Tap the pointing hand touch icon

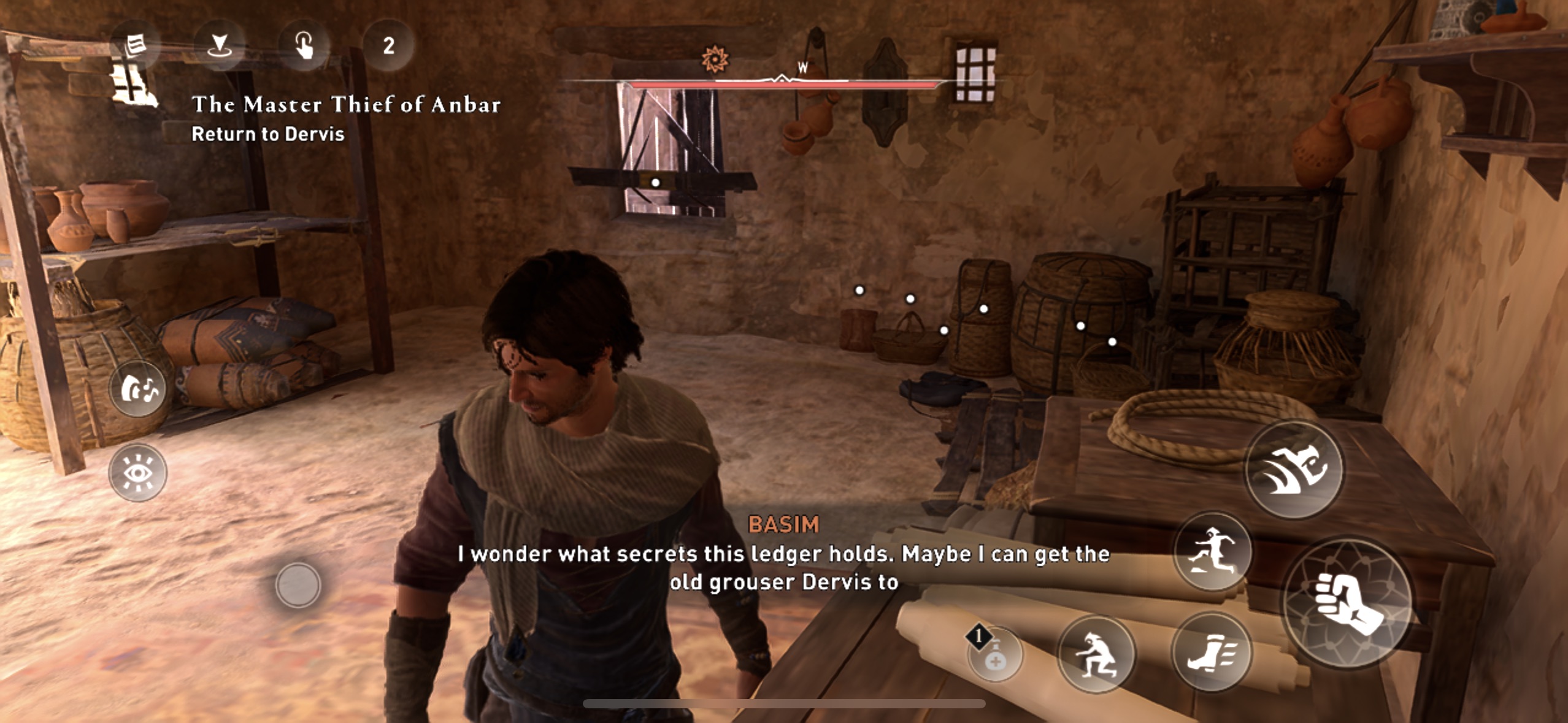[304, 45]
